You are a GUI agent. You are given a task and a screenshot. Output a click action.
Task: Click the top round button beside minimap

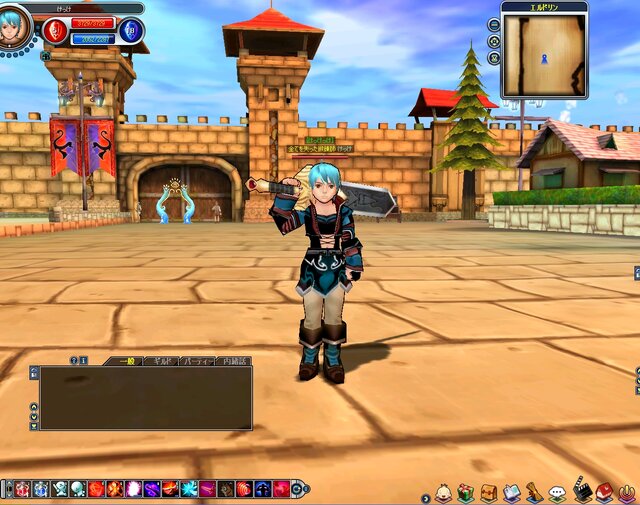[x=494, y=24]
